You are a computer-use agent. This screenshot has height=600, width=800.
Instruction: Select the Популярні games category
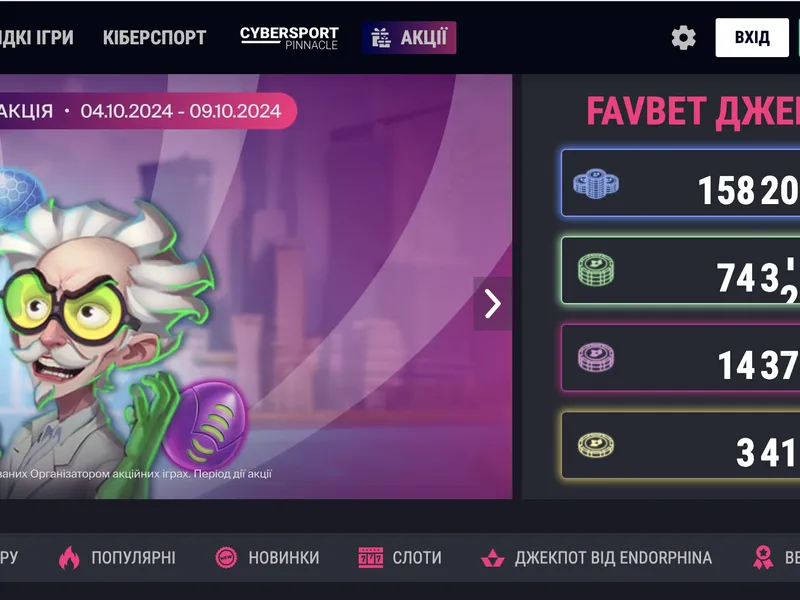(117, 558)
